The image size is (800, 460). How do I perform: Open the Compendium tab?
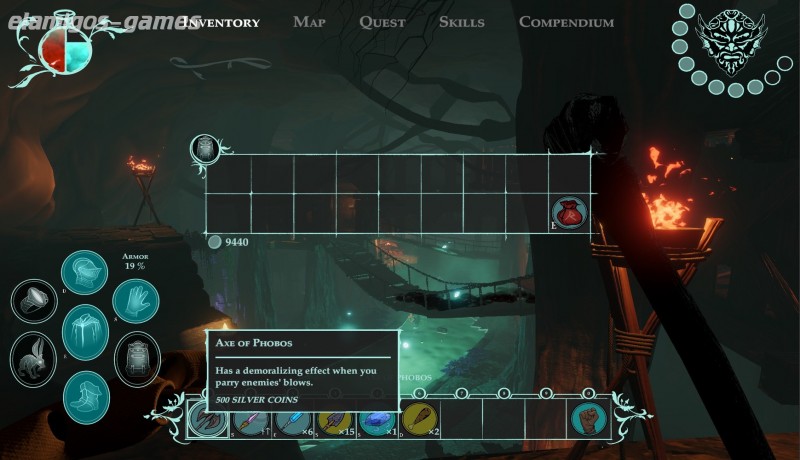click(566, 22)
